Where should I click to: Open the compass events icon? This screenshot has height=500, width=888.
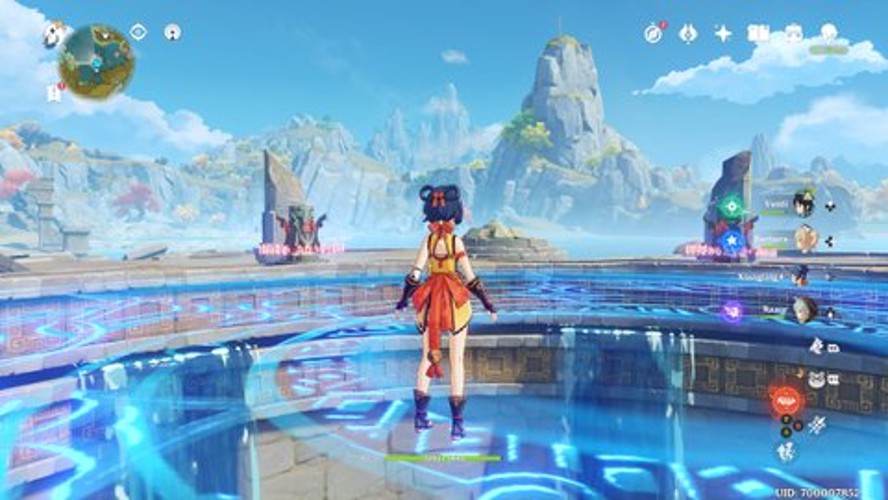[x=653, y=33]
